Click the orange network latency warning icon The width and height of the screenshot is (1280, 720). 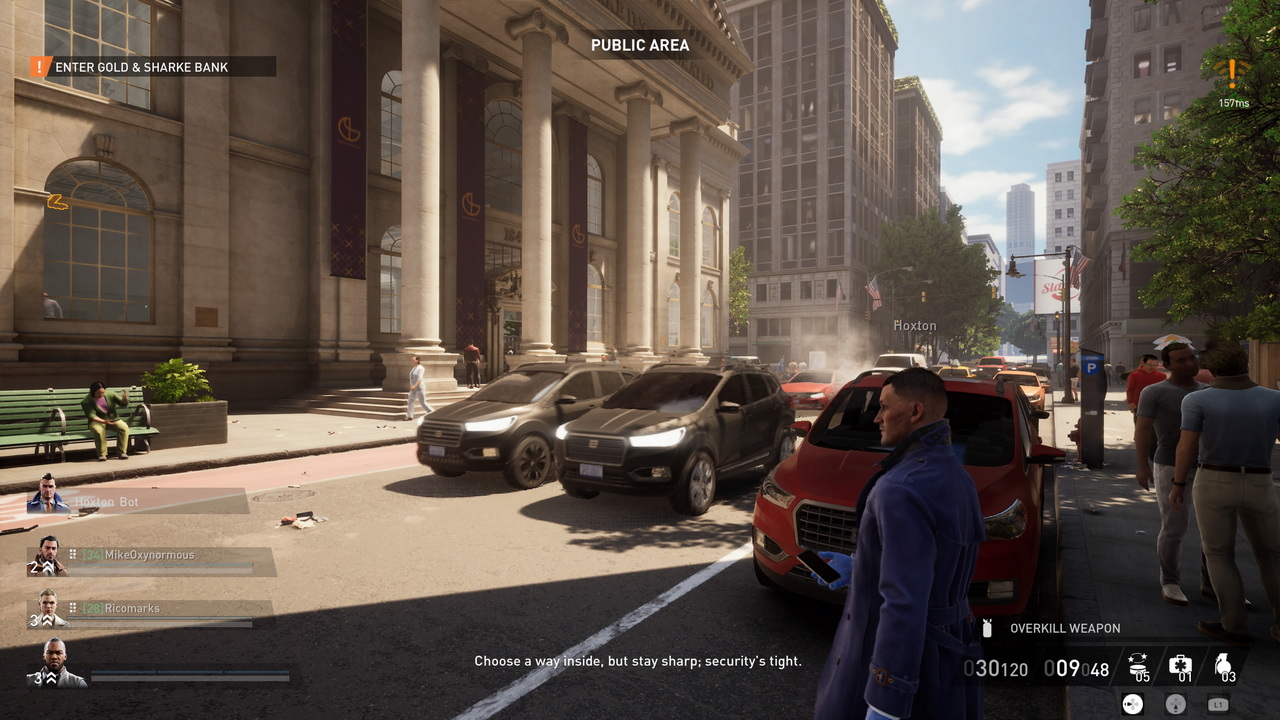click(1232, 72)
